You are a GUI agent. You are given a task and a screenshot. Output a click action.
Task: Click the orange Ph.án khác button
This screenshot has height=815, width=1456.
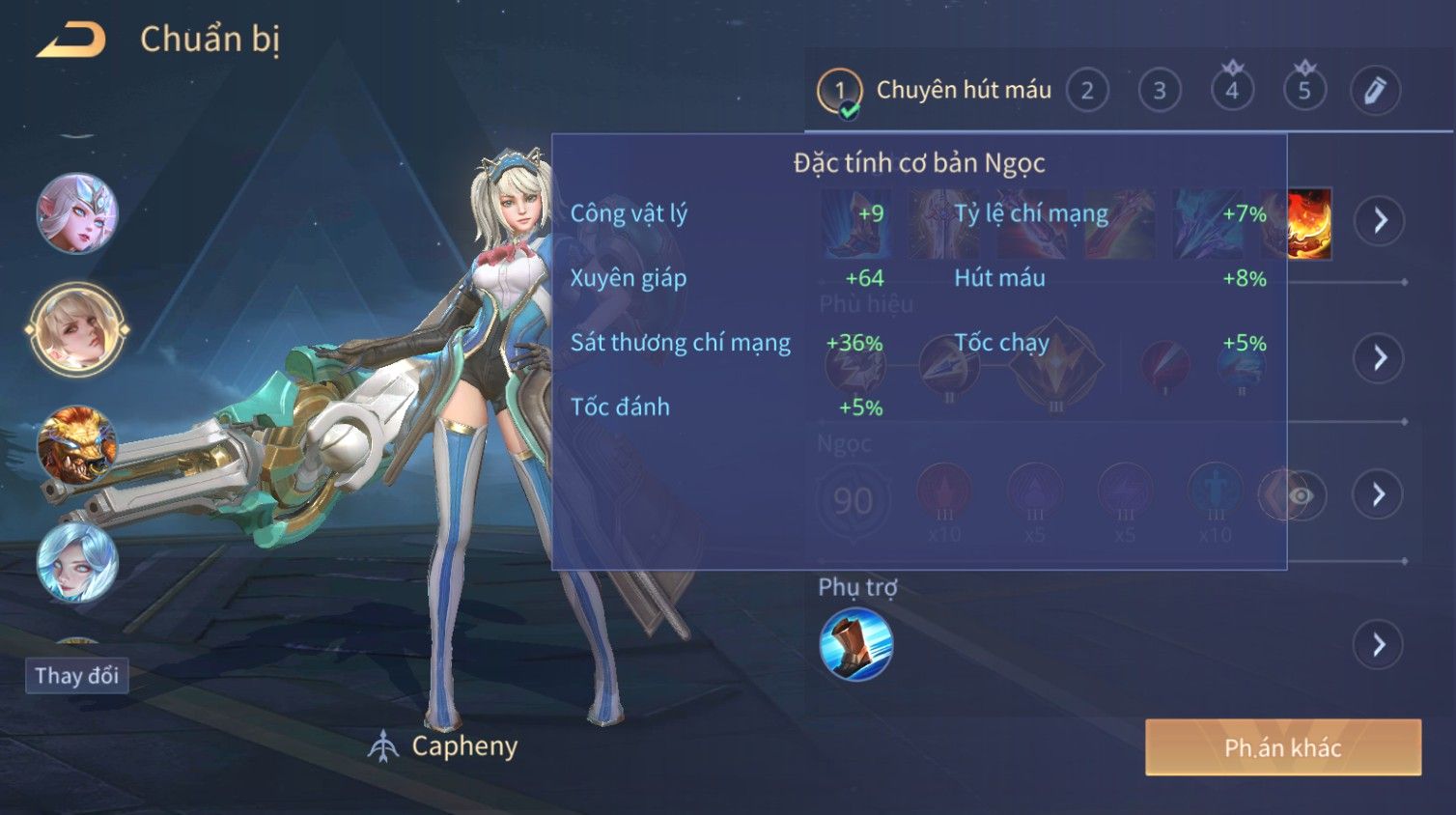[x=1282, y=747]
